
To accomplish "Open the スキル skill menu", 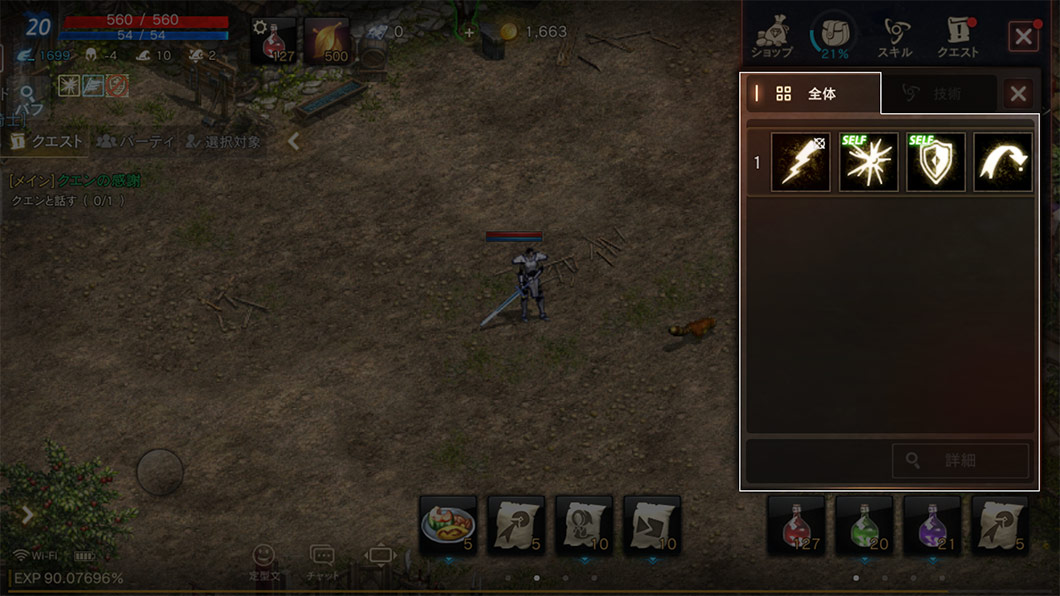I will click(894, 37).
